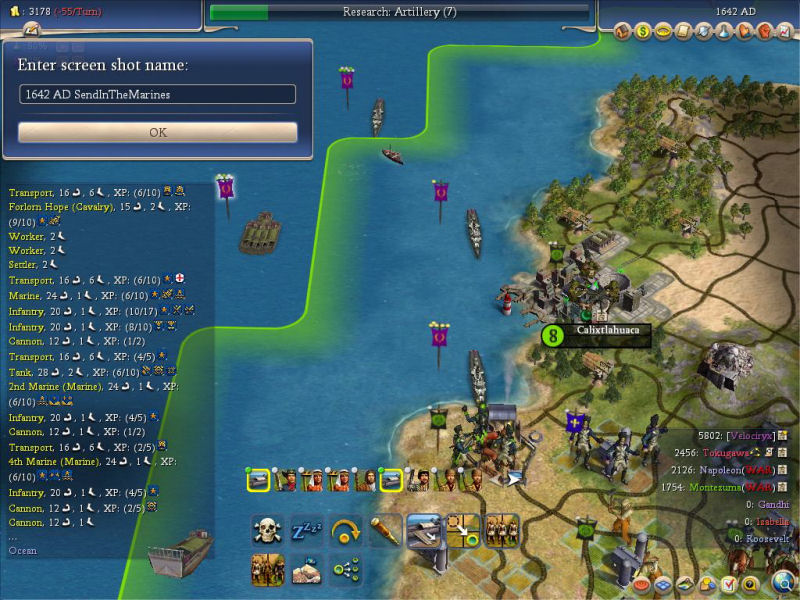Select Tokugawa in the scoreboard
Viewport: 800px width, 600px height.
[x=738, y=452]
